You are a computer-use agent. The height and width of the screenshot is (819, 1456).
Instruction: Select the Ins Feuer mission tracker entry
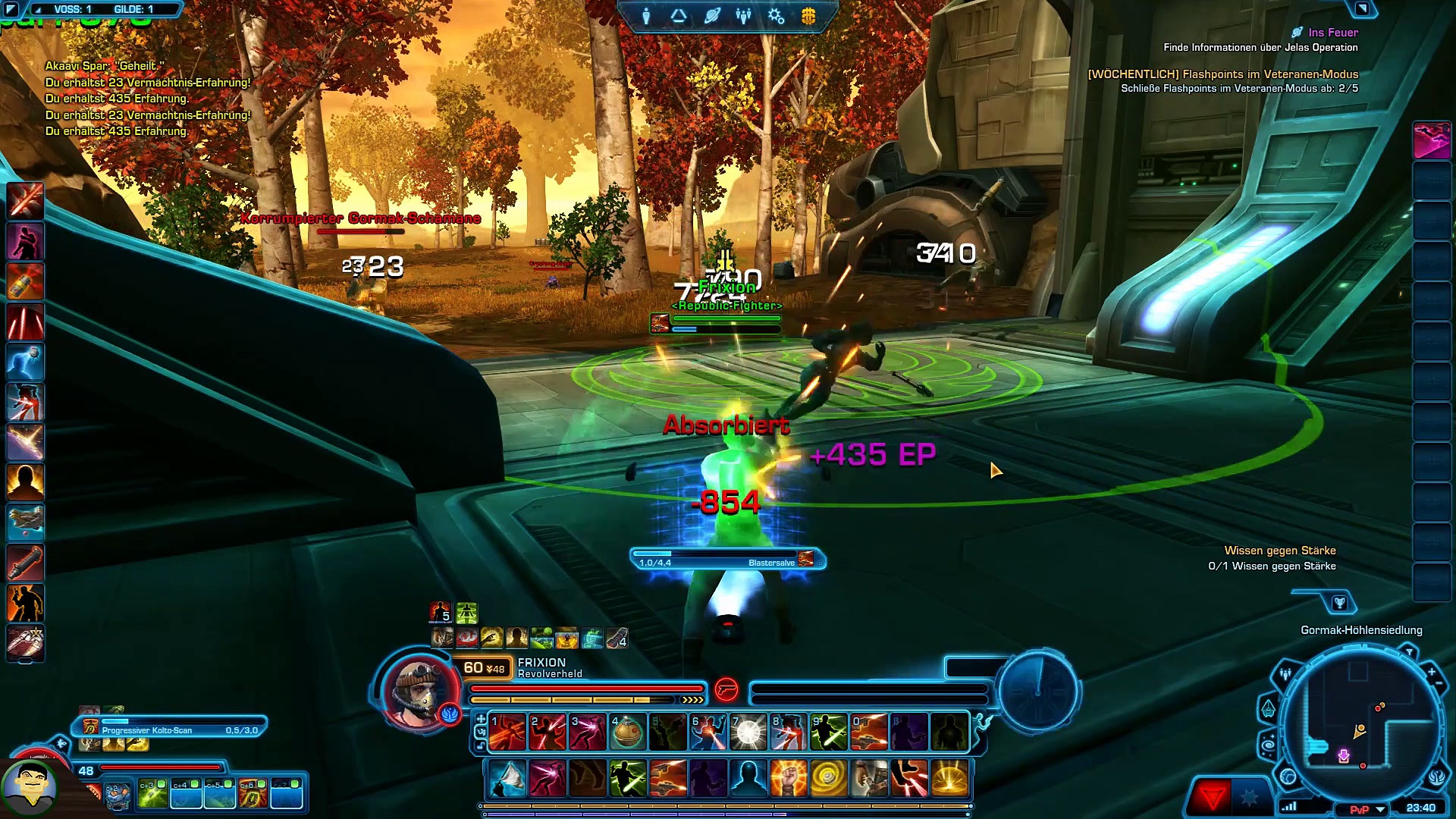click(1332, 33)
